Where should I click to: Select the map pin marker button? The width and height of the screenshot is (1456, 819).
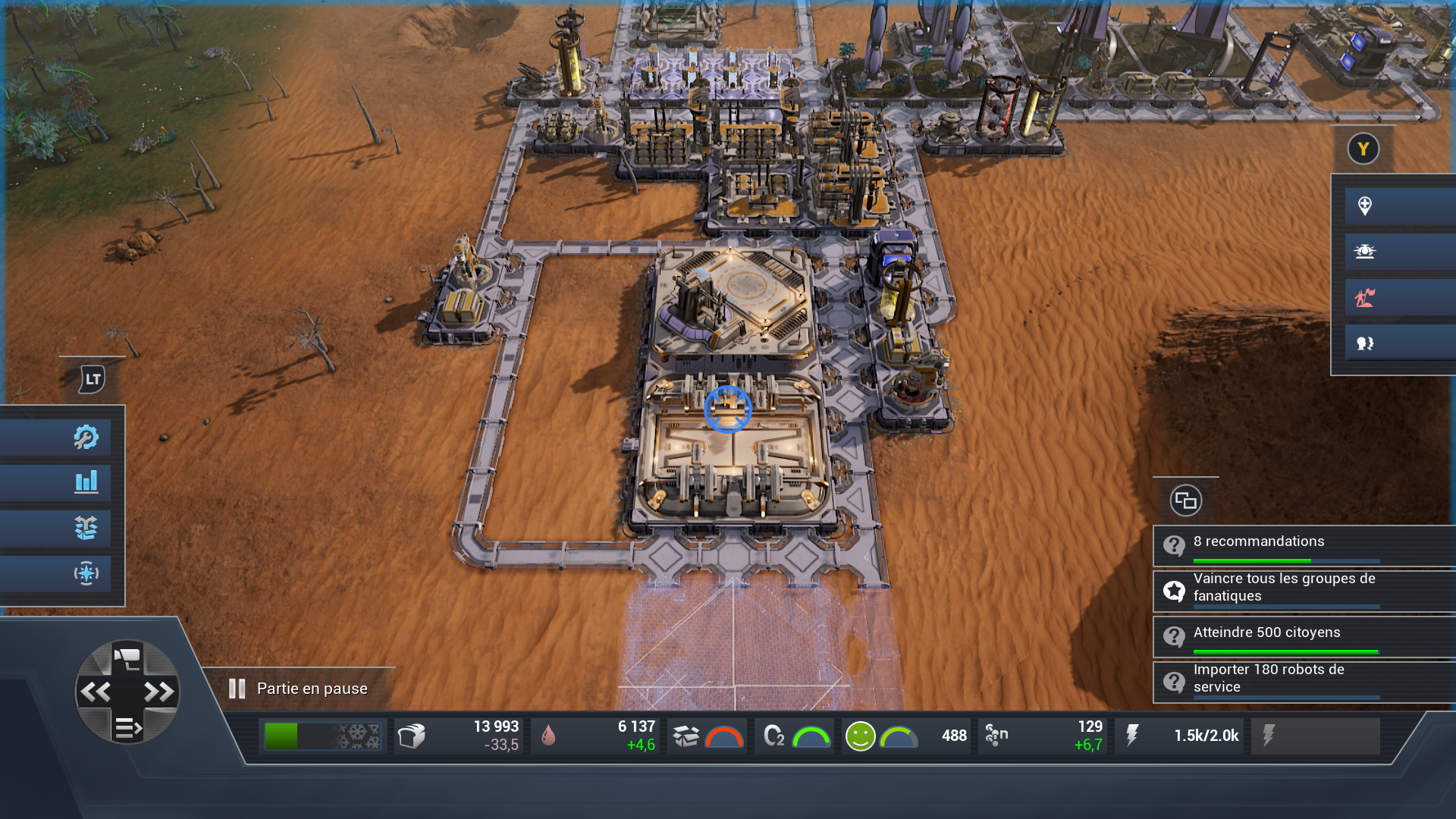pyautogui.click(x=1364, y=206)
